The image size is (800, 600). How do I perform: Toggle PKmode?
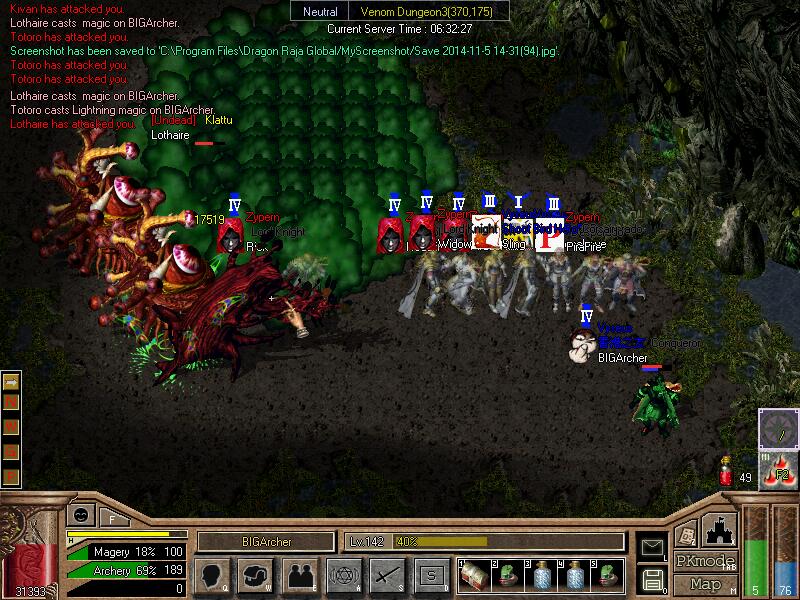click(705, 561)
